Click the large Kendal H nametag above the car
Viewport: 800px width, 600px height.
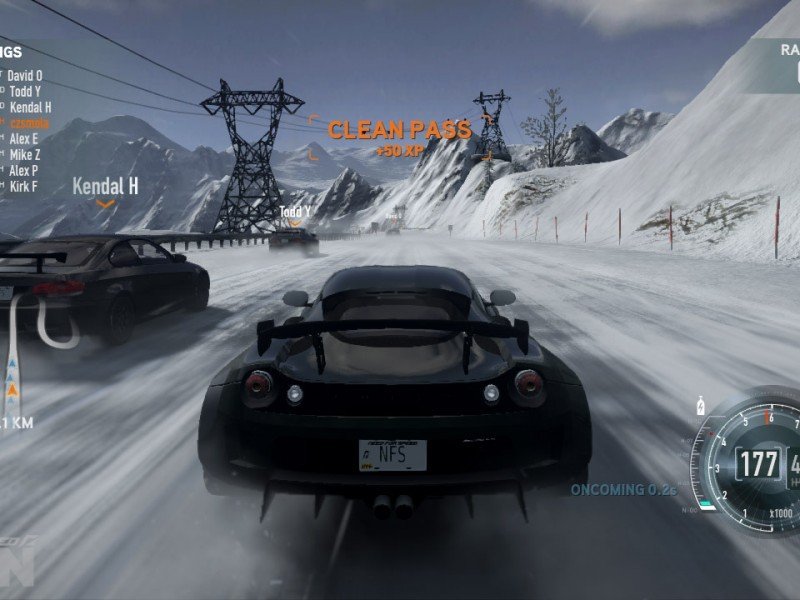tap(105, 186)
